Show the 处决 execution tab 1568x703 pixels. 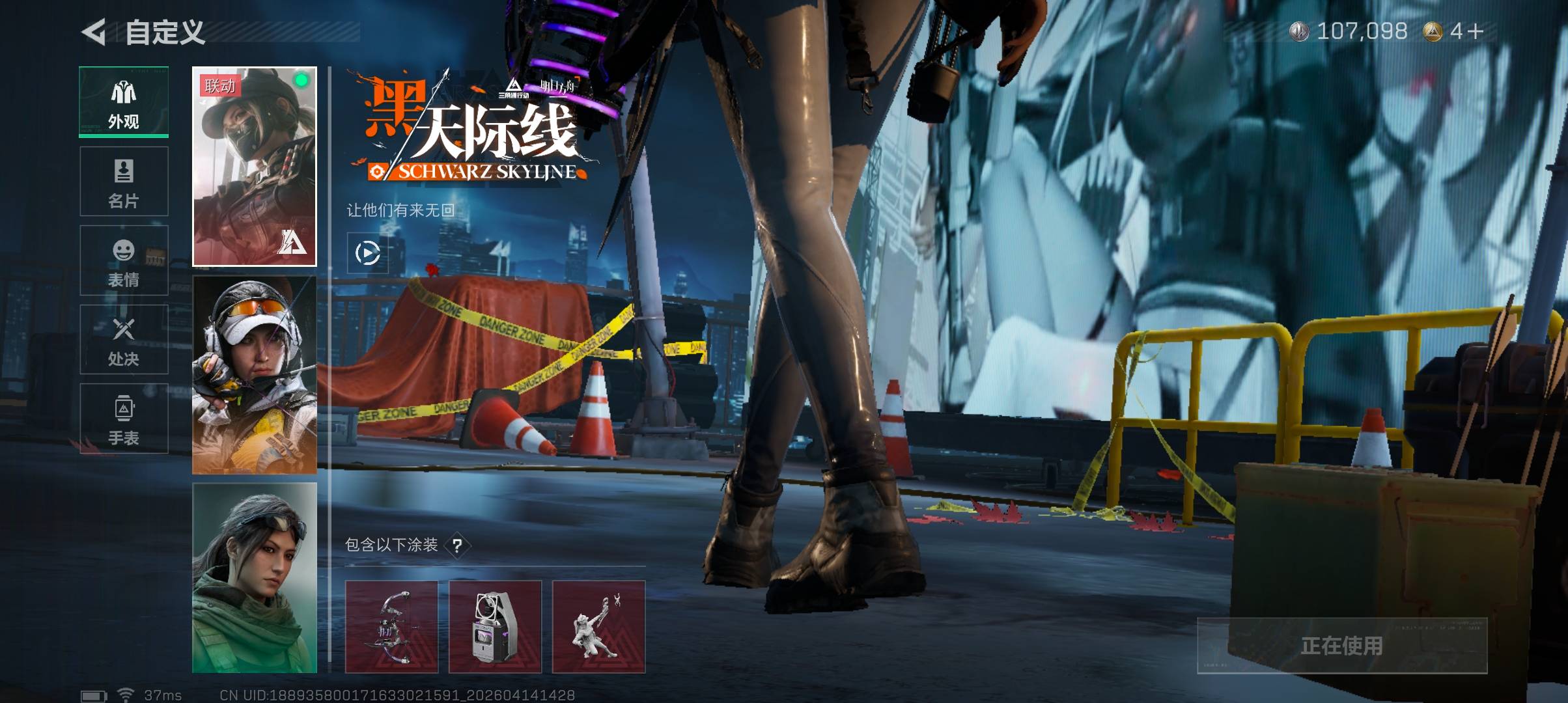coord(124,340)
